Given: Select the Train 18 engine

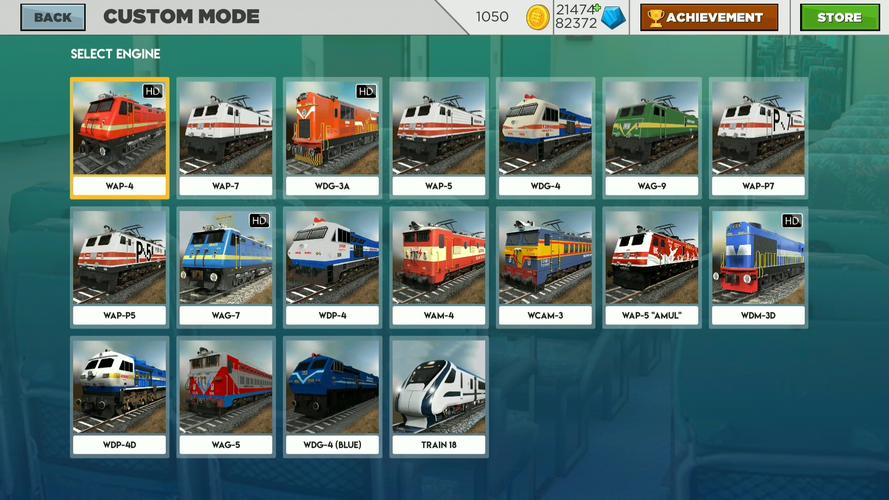Looking at the screenshot, I should tap(439, 397).
